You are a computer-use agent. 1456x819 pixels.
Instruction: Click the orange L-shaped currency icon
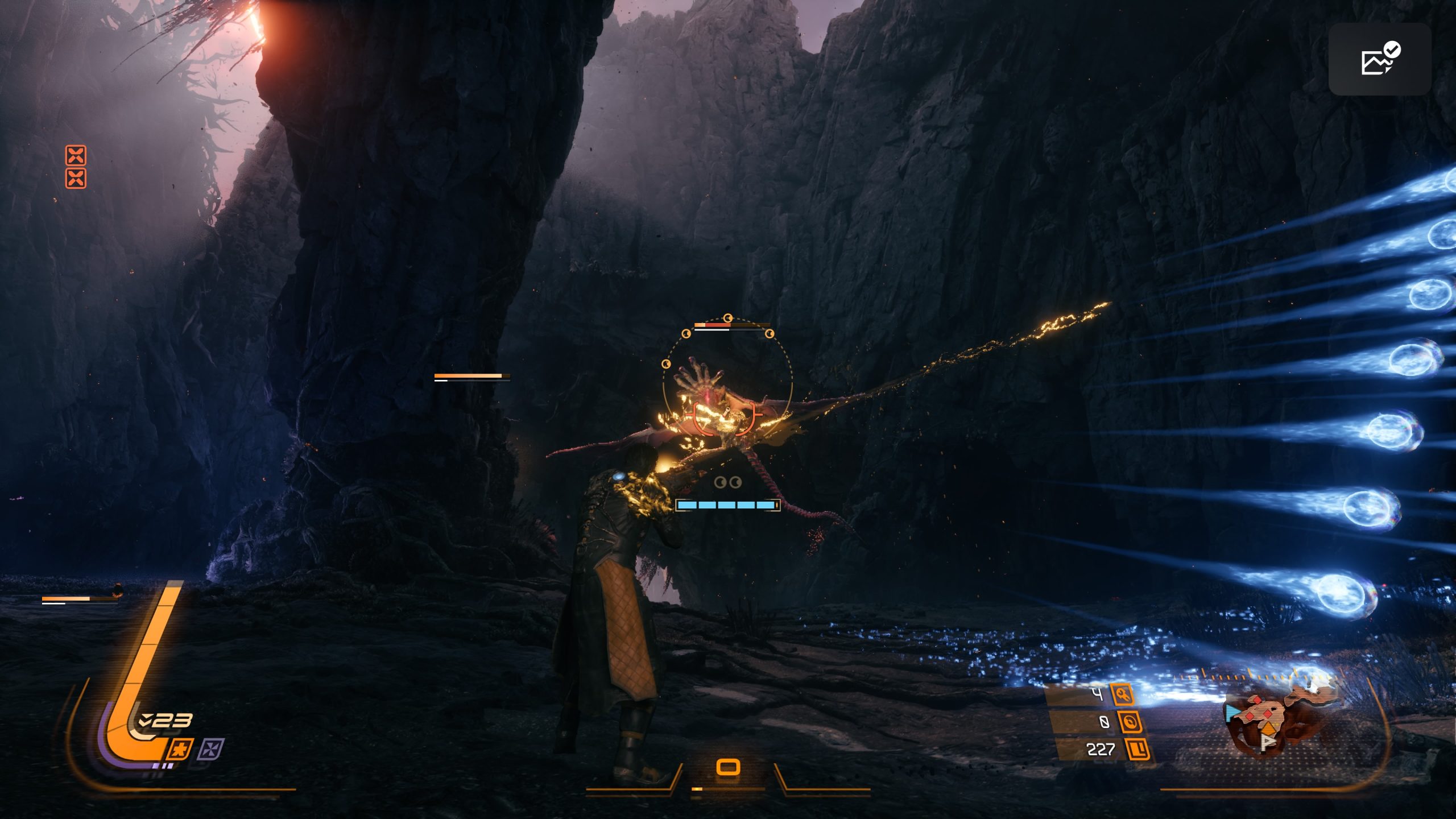(x=1138, y=749)
